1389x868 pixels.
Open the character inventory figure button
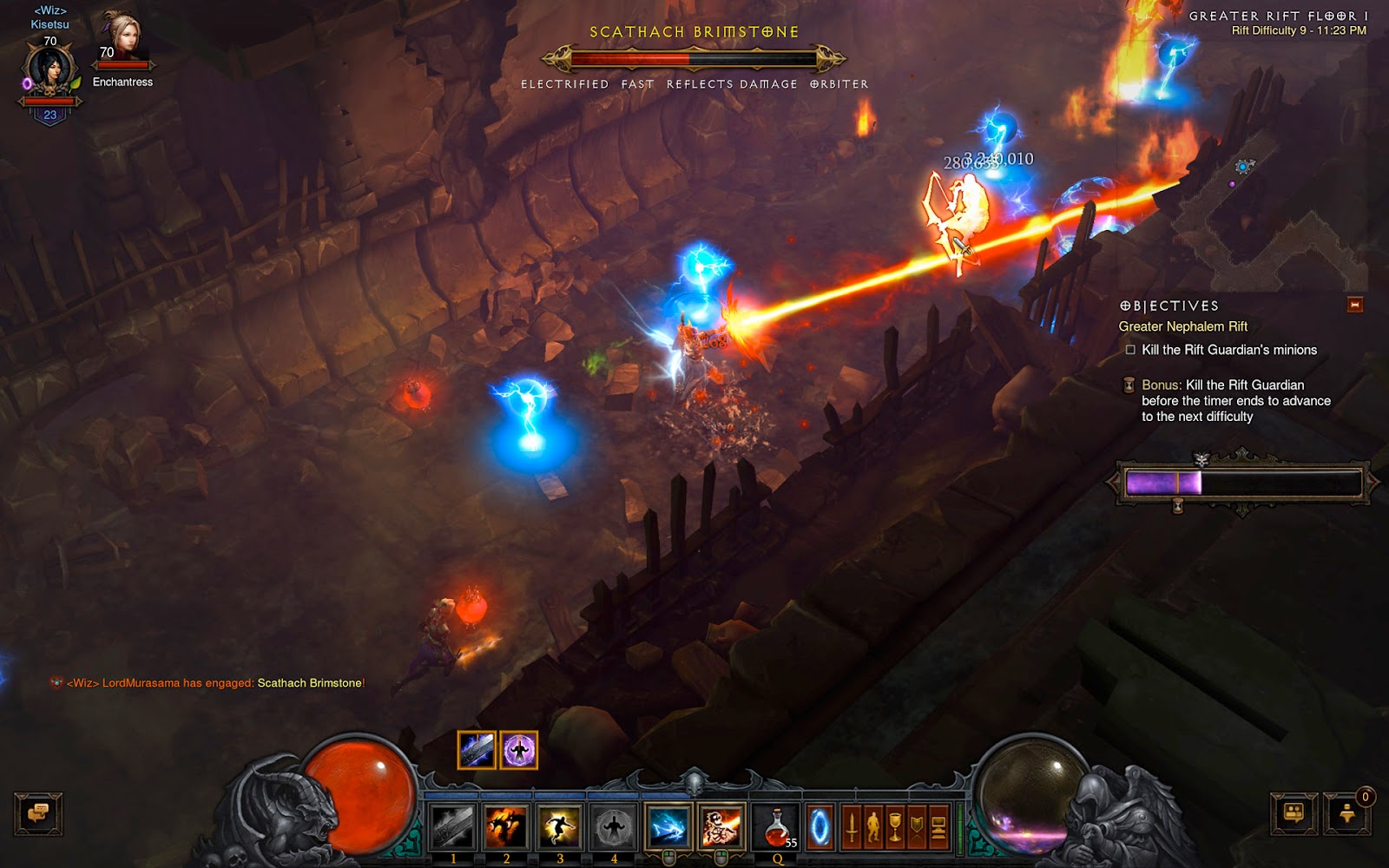873,827
